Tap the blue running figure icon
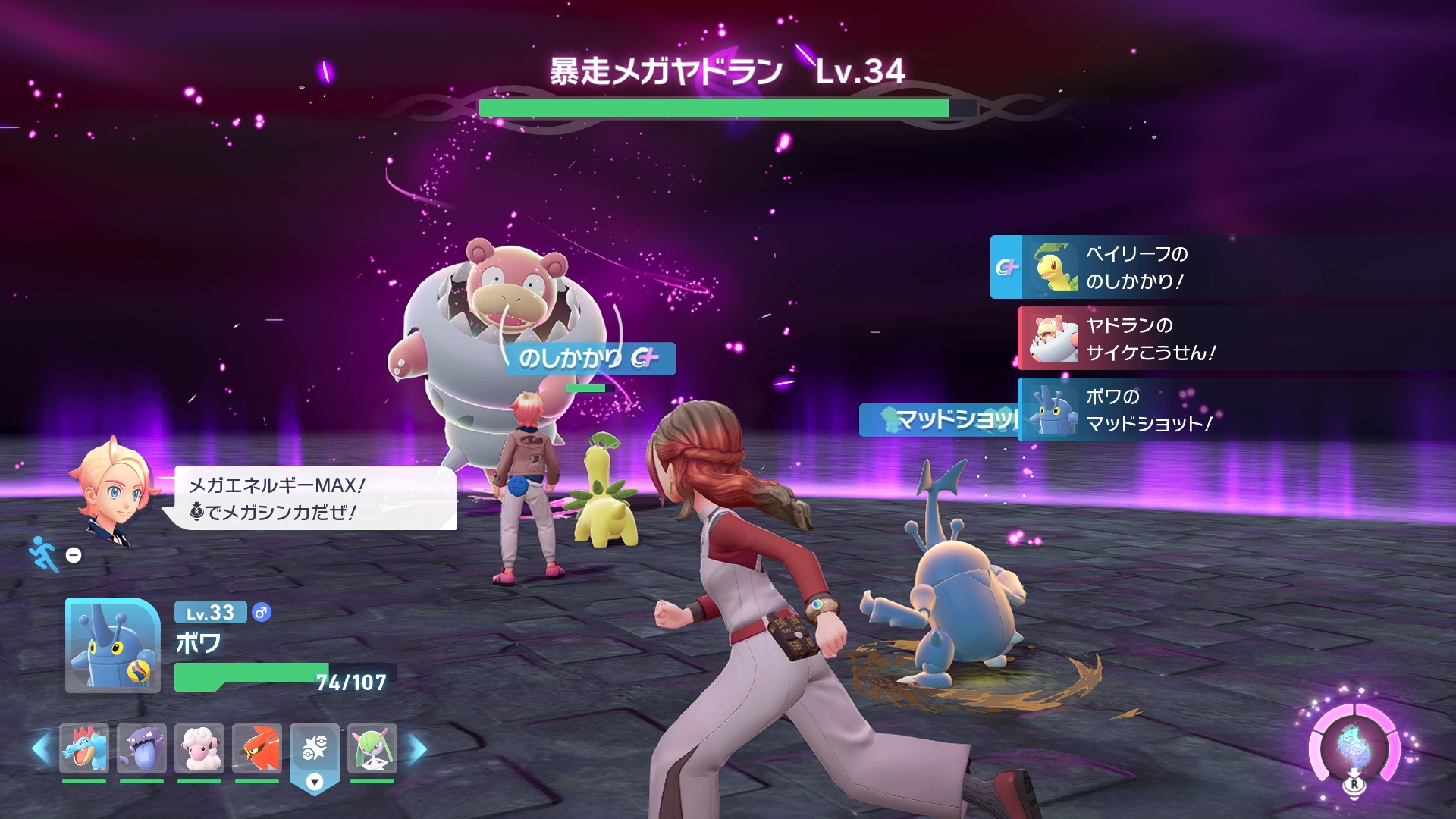The height and width of the screenshot is (819, 1456). click(x=43, y=554)
